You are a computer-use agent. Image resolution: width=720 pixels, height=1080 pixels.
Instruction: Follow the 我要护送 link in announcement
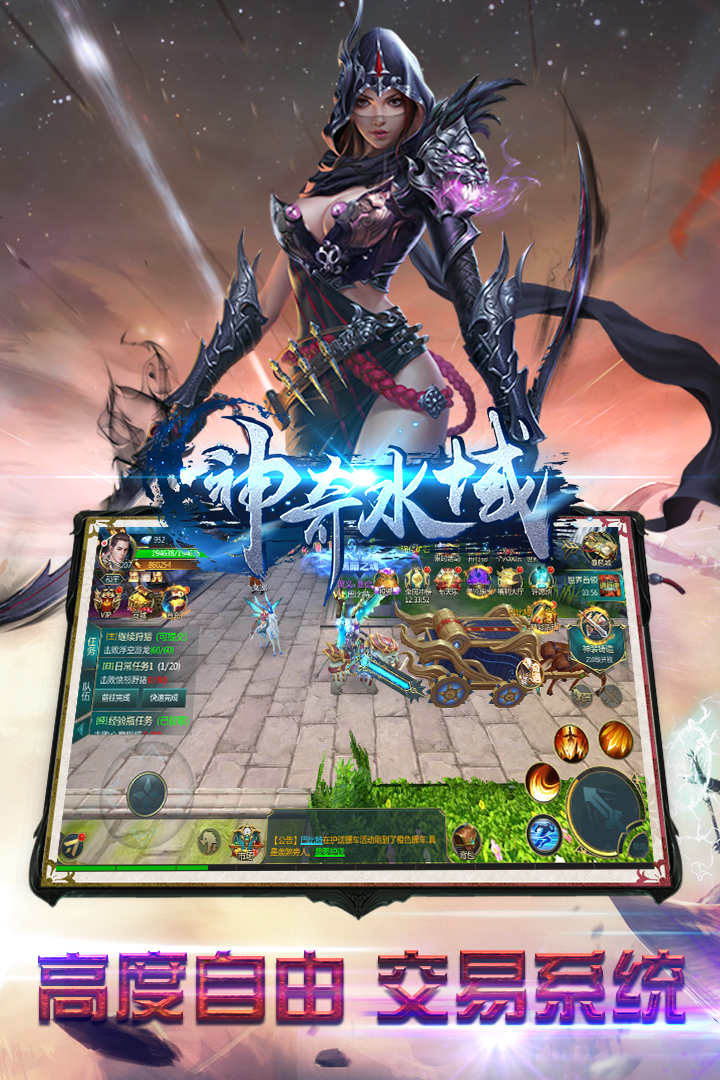(x=330, y=852)
